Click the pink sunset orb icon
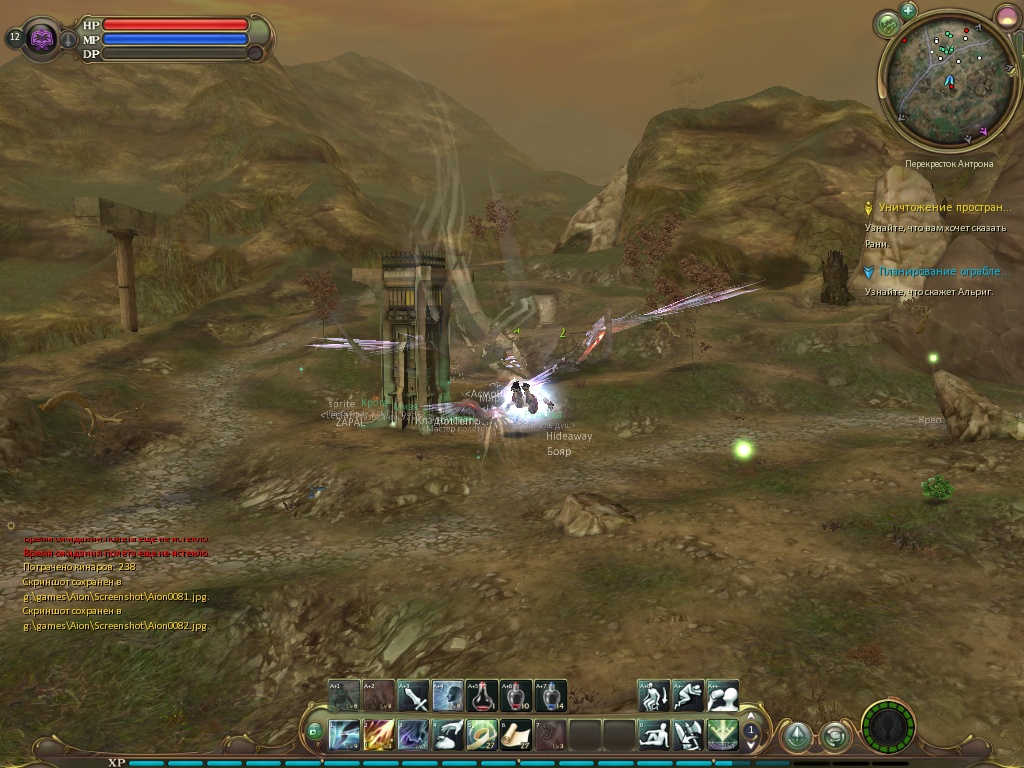This screenshot has width=1024, height=768. [1006, 16]
